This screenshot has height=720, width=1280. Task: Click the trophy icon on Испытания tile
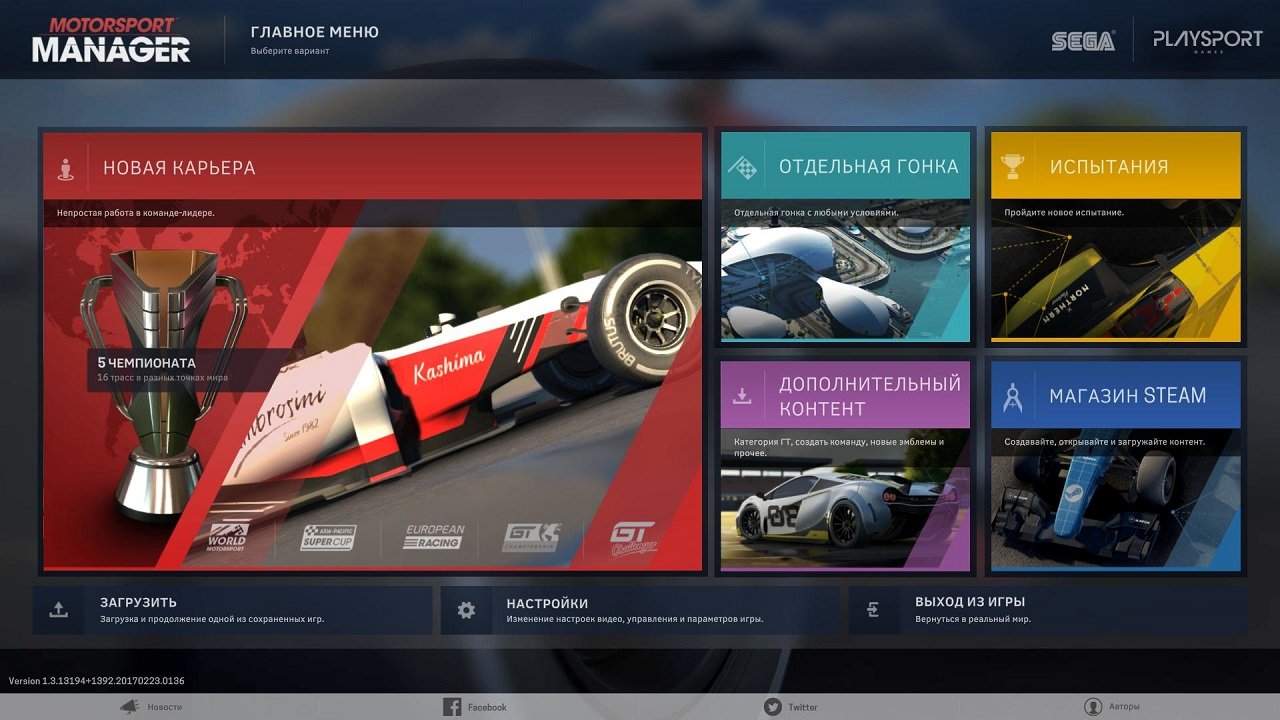tap(1014, 166)
